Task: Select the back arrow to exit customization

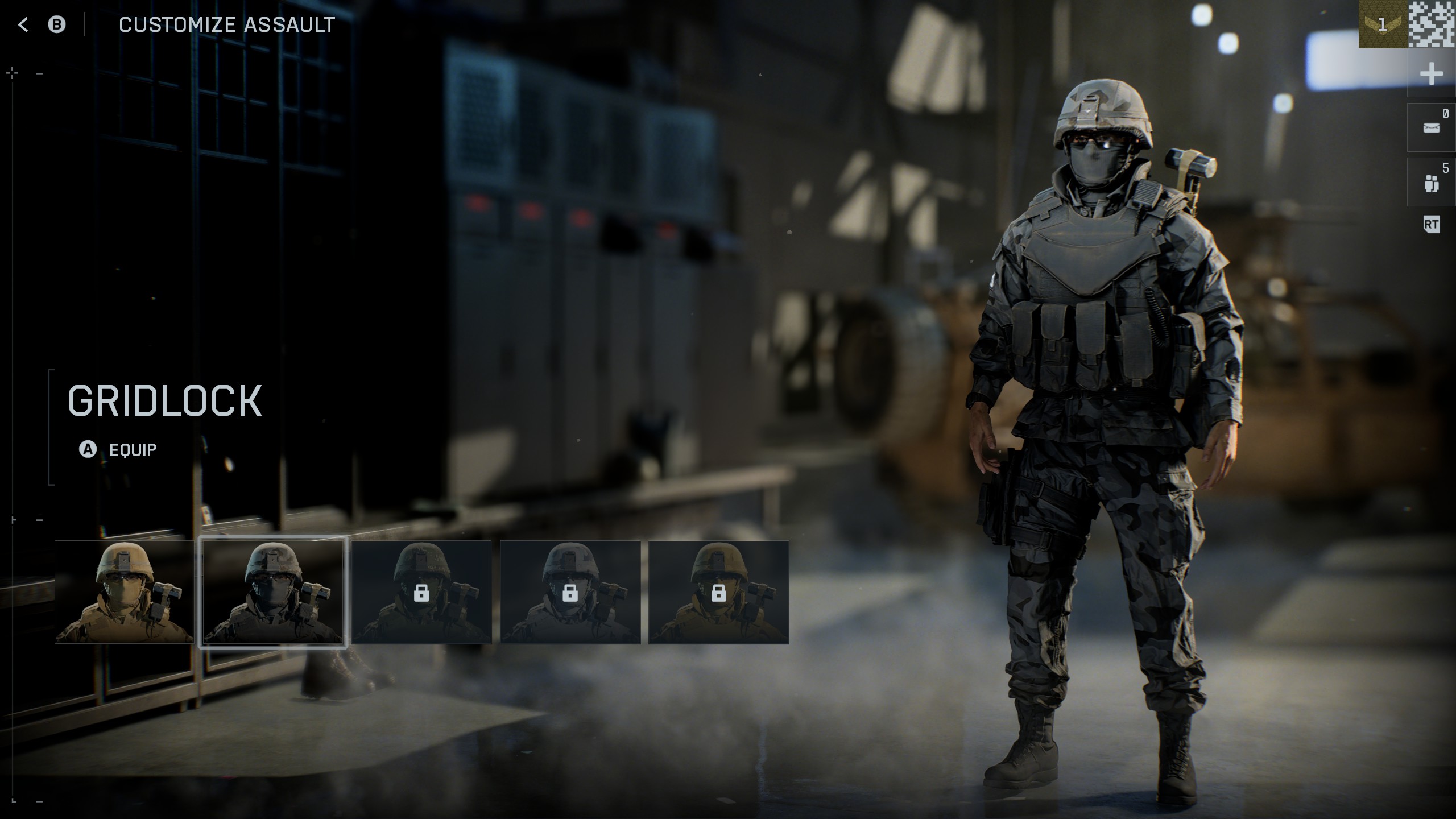Action: tap(23, 24)
